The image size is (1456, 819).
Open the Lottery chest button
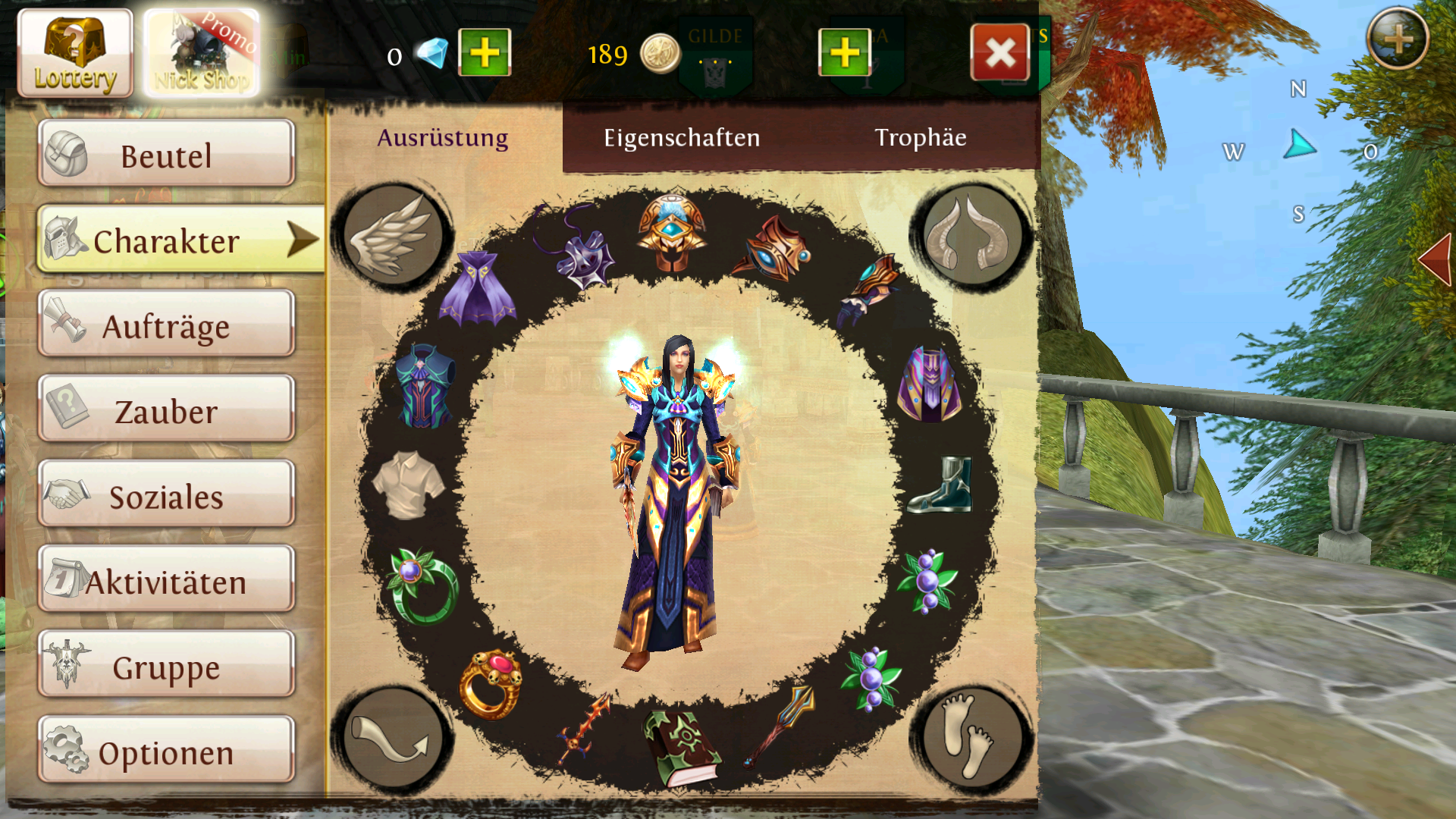click(74, 53)
